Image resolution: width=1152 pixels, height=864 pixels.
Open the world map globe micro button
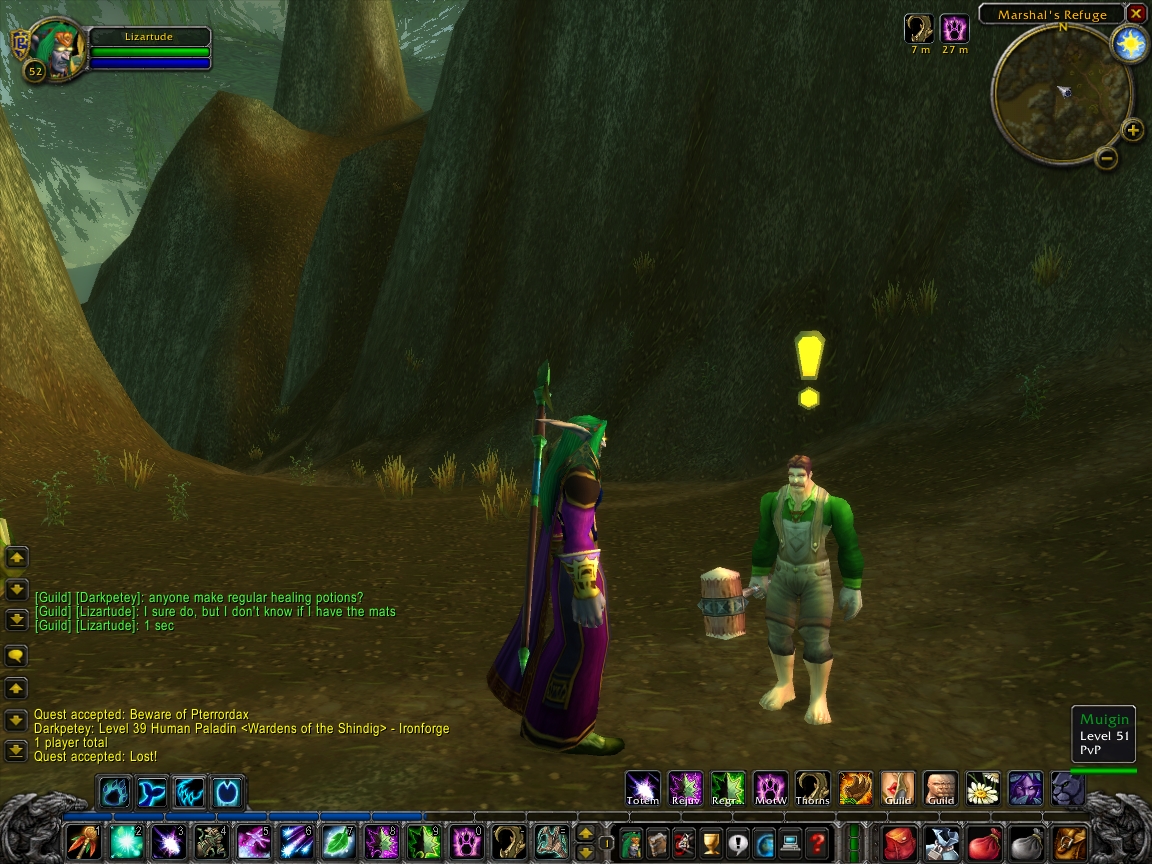(764, 842)
